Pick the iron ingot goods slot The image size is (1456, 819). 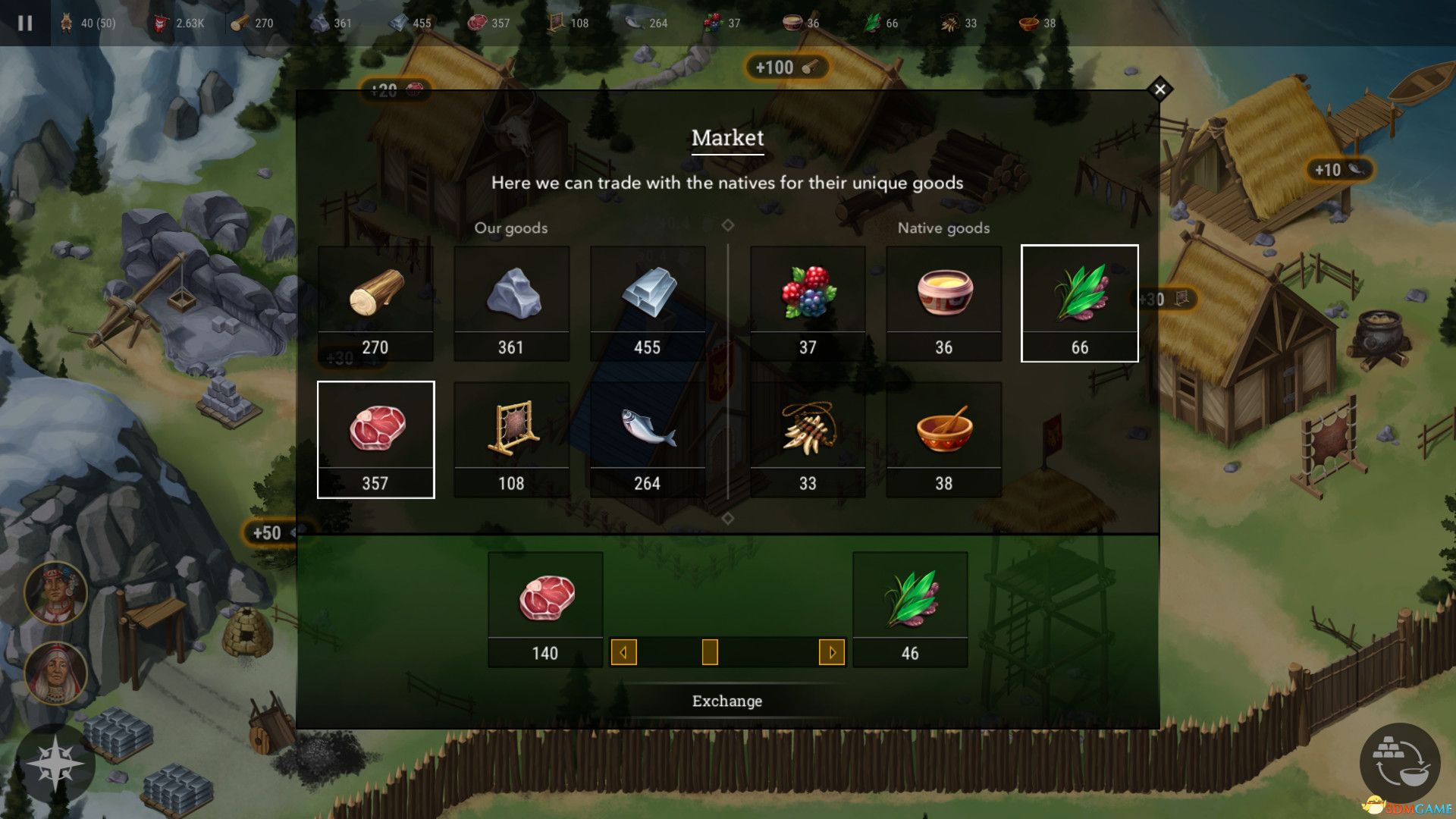coord(648,303)
